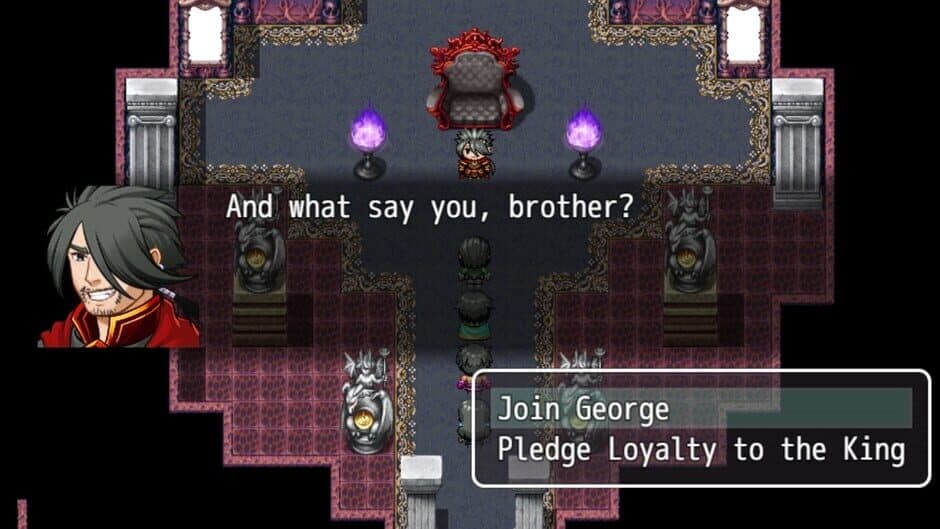Image resolution: width=940 pixels, height=529 pixels.
Task: Select Pledge Loyalty to the King
Action: pos(700,449)
